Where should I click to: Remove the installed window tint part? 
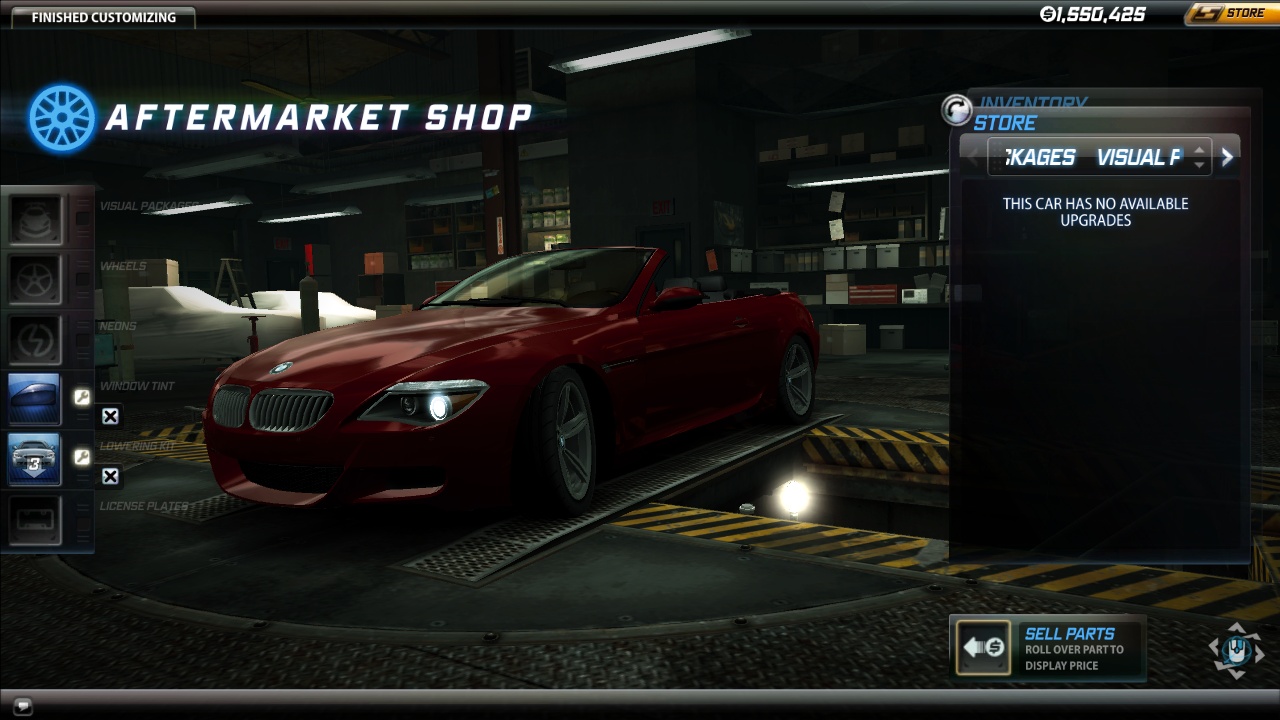pos(110,417)
